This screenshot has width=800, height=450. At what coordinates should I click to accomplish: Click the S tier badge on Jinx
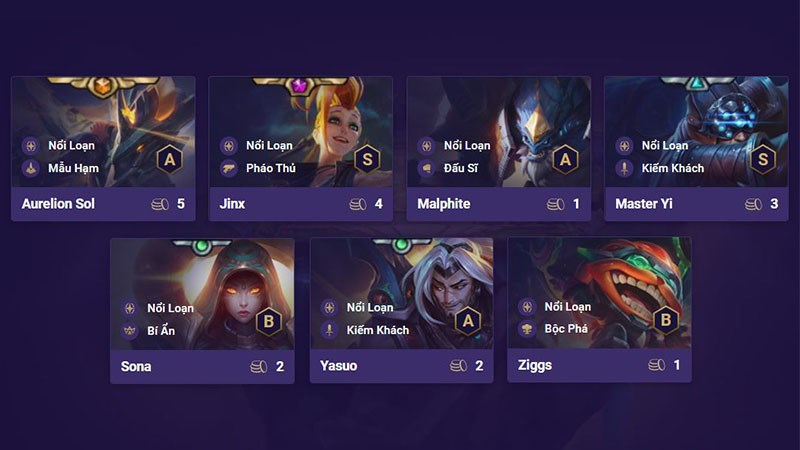[368, 158]
